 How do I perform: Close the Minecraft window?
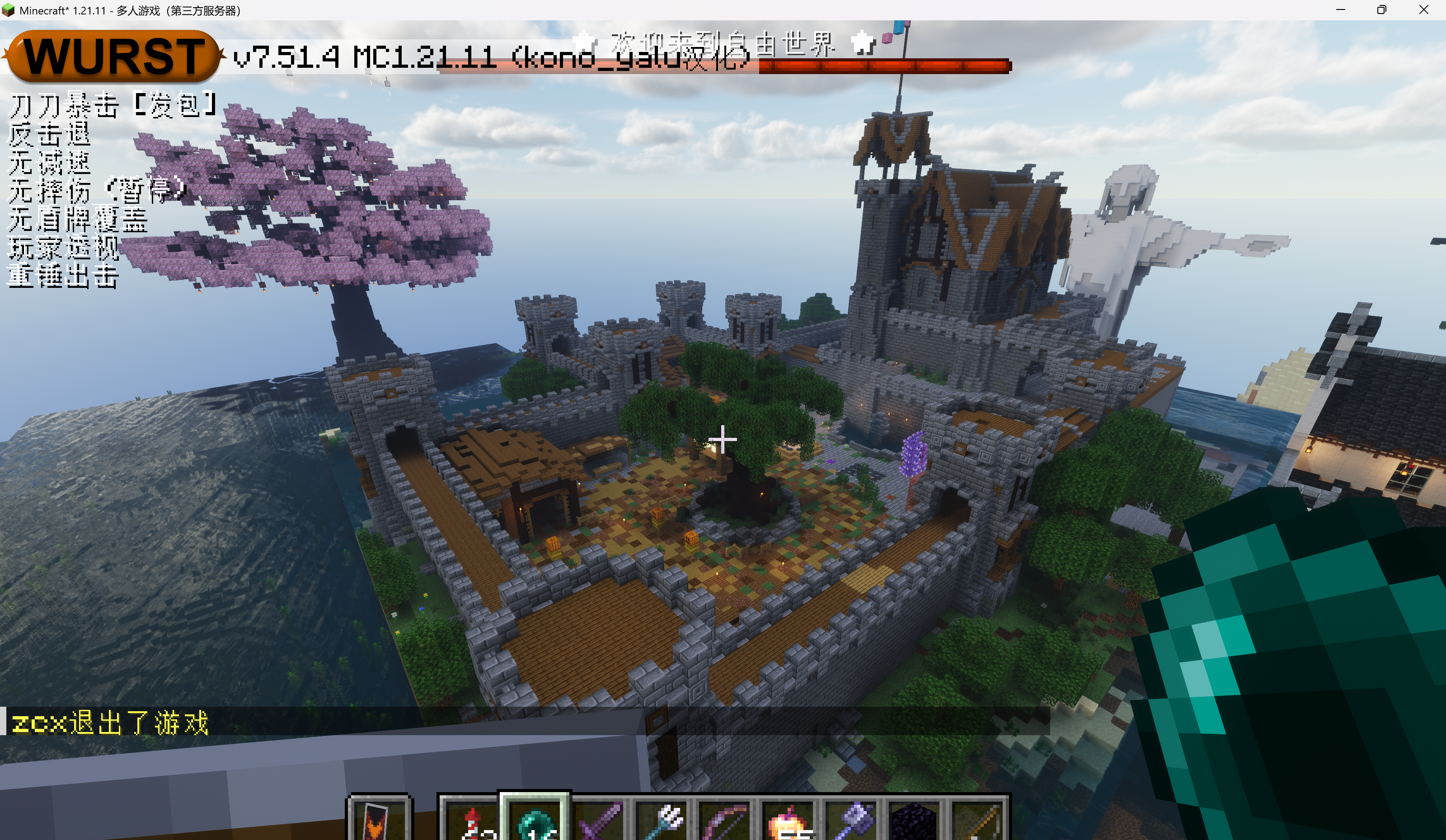[x=1423, y=10]
